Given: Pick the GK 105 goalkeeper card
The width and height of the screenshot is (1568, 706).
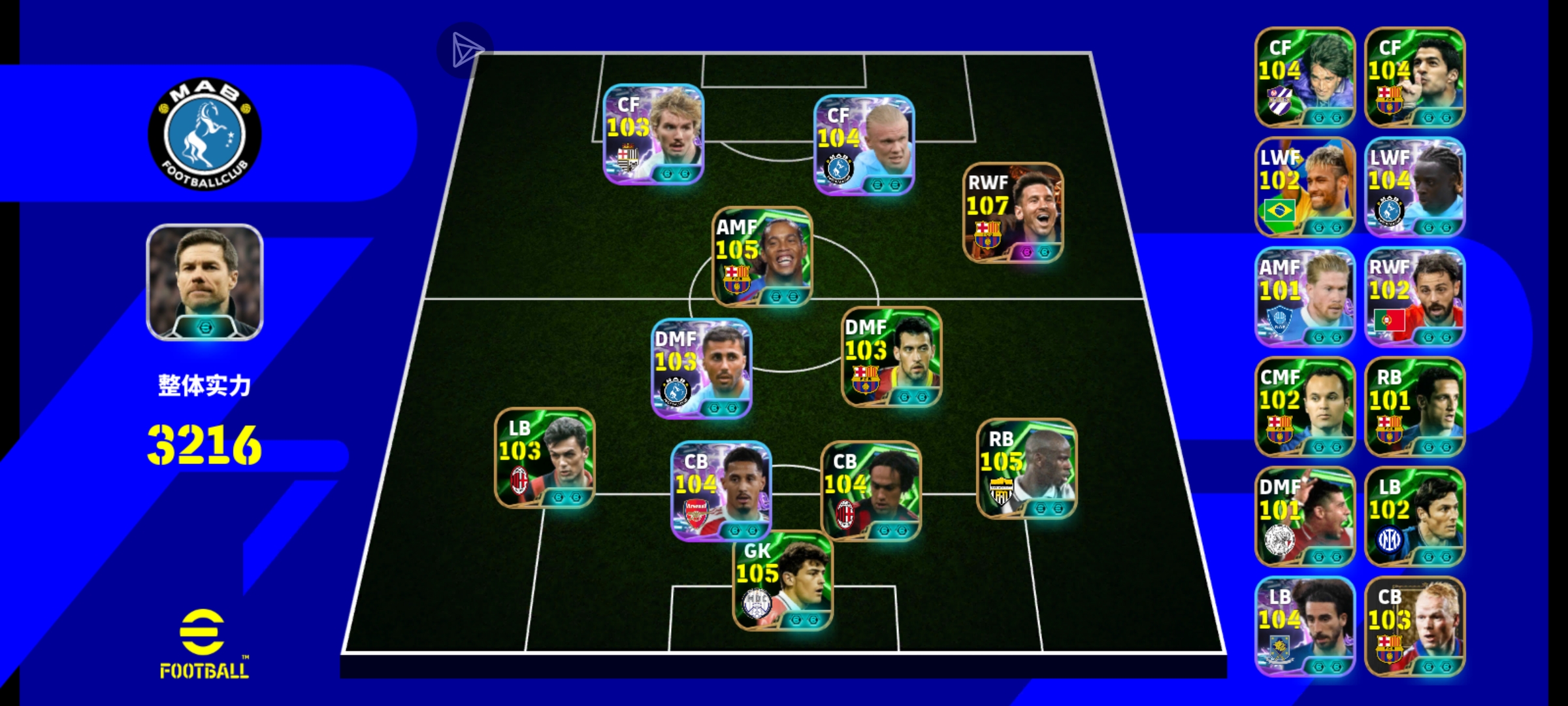Looking at the screenshot, I should coord(782,581).
